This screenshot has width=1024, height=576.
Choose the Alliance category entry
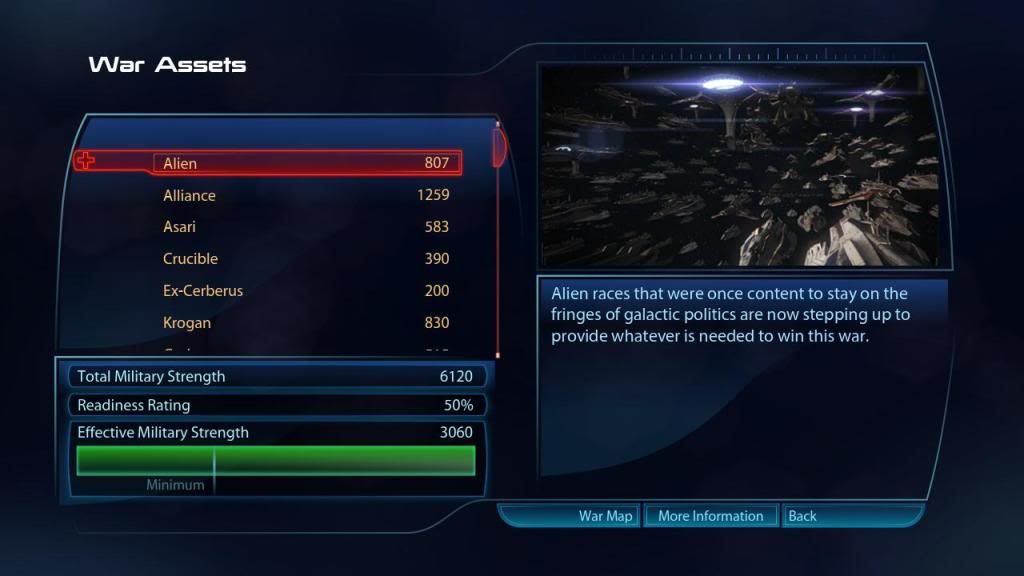tap(306, 195)
